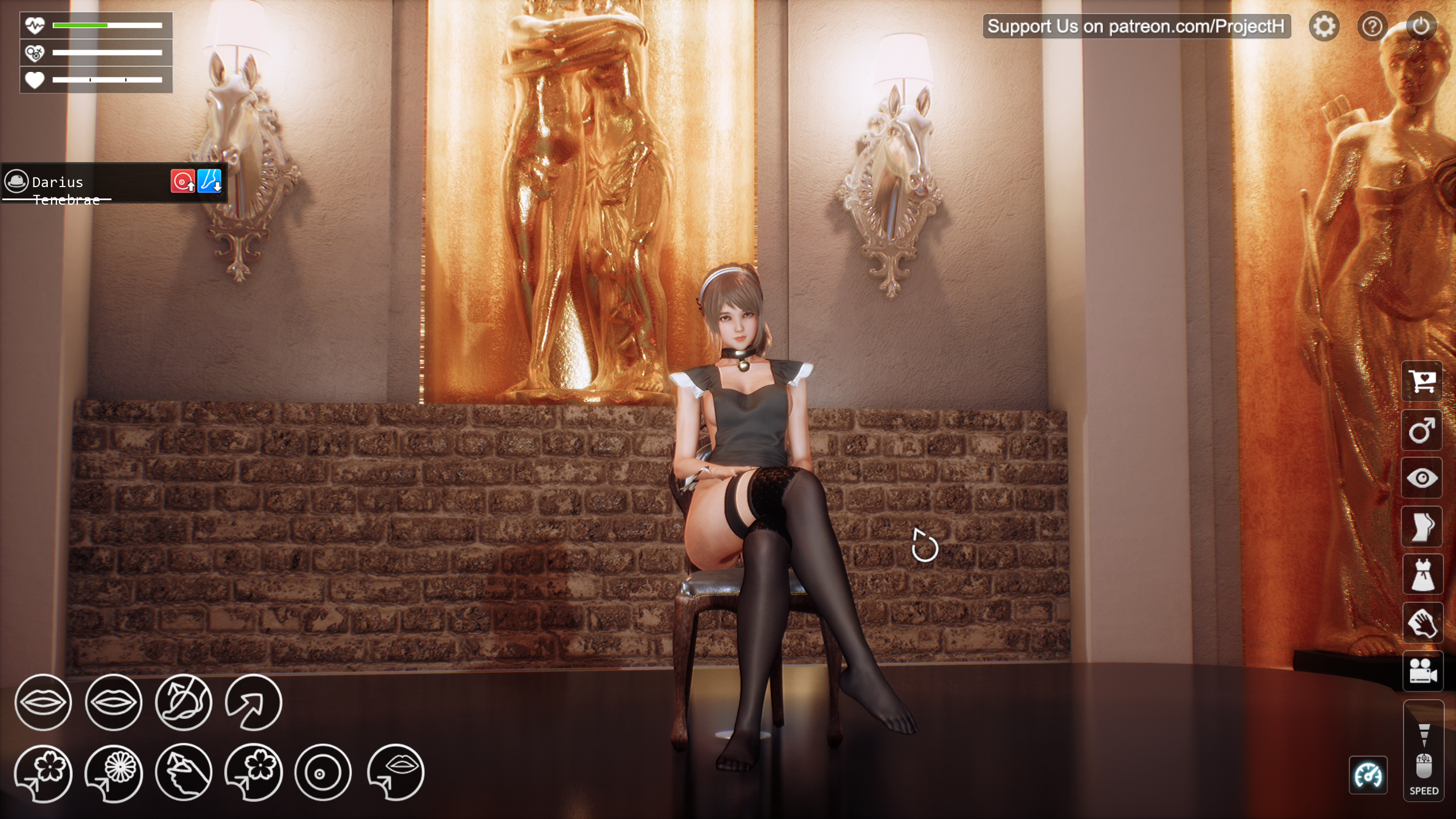Open the dress outfit menu
1456x819 pixels.
click(1422, 575)
